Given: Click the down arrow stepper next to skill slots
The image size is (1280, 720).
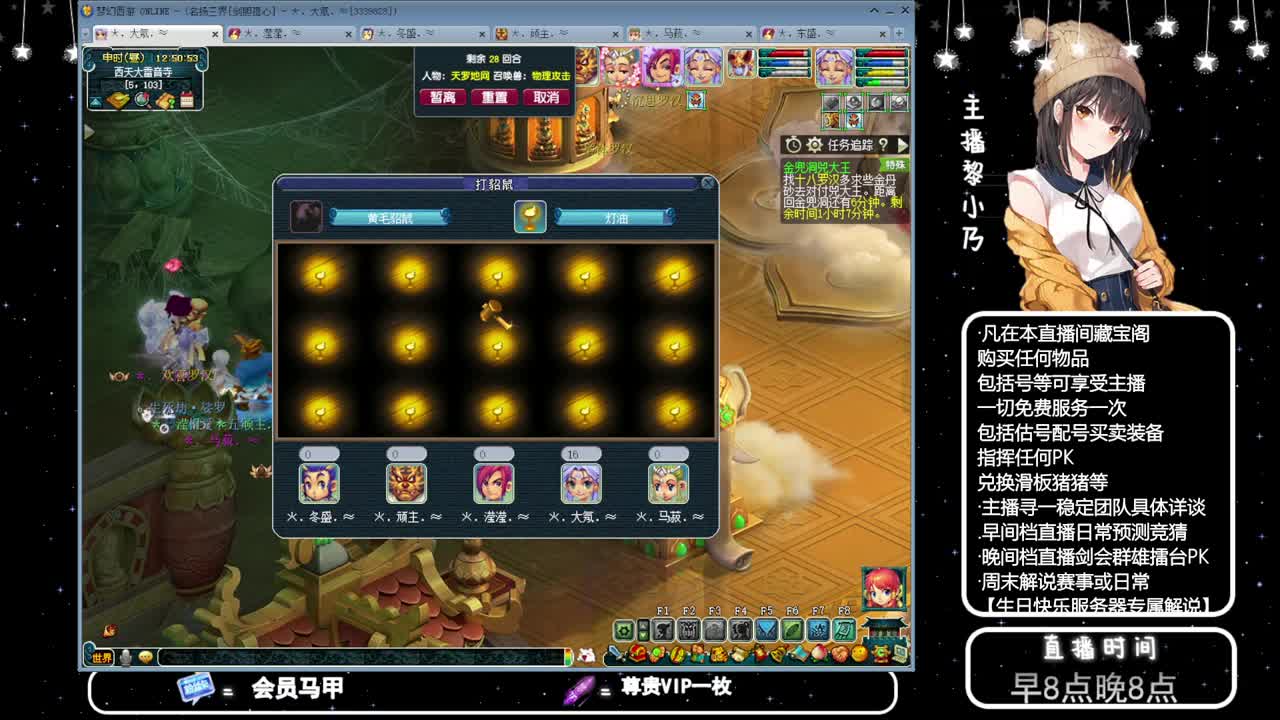Looking at the screenshot, I should [644, 637].
